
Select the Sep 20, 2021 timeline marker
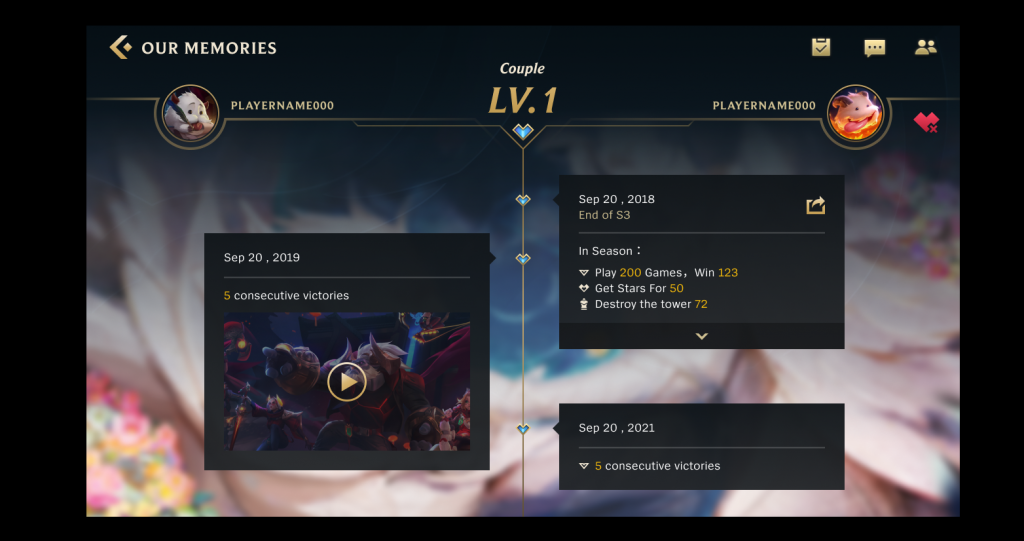[x=523, y=428]
